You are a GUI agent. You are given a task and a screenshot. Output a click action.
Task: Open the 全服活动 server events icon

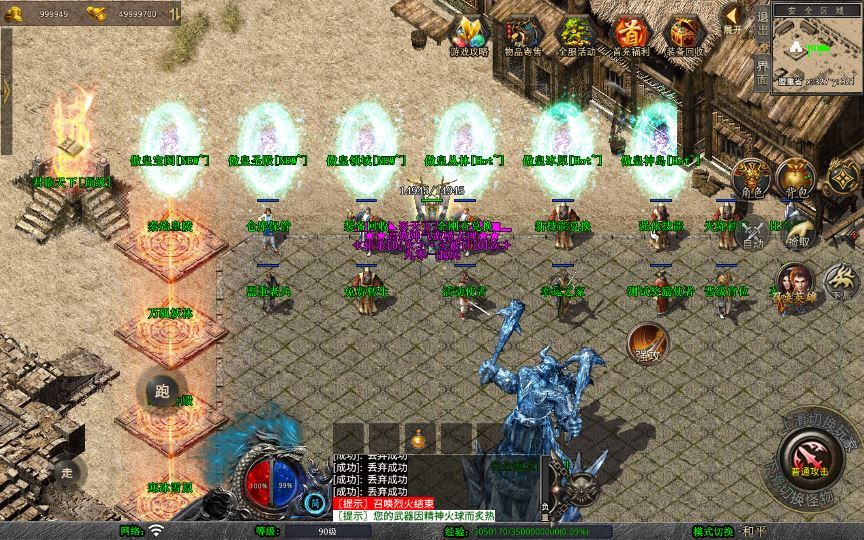(576, 35)
